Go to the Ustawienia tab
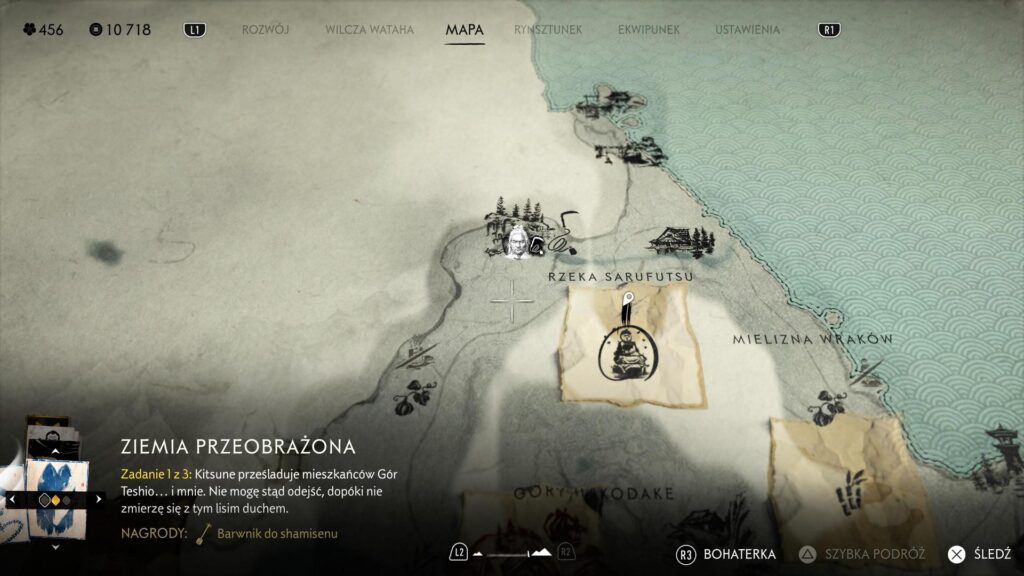1024x576 pixels. click(747, 30)
